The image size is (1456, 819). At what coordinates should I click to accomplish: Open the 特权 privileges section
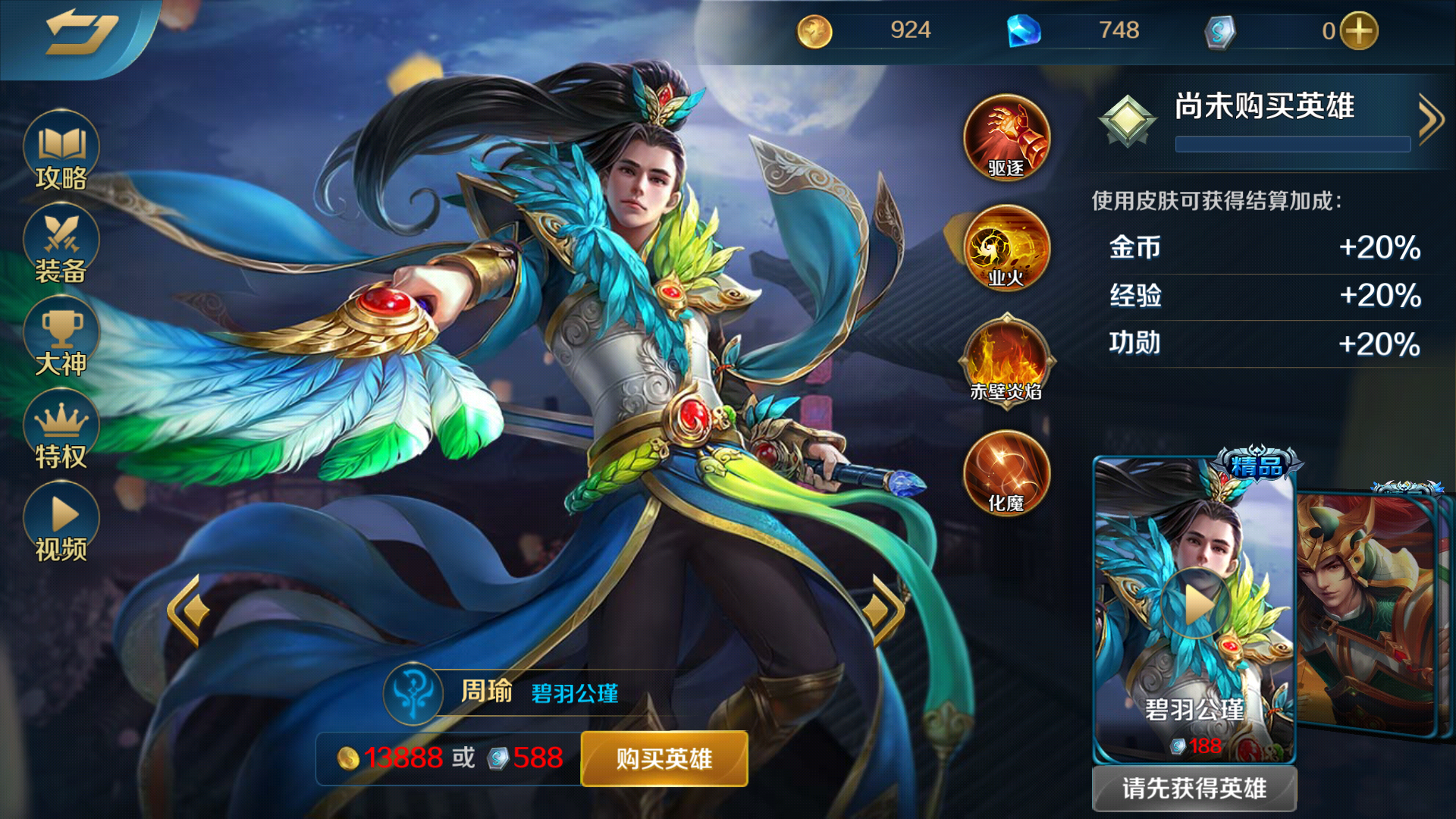coord(61,427)
